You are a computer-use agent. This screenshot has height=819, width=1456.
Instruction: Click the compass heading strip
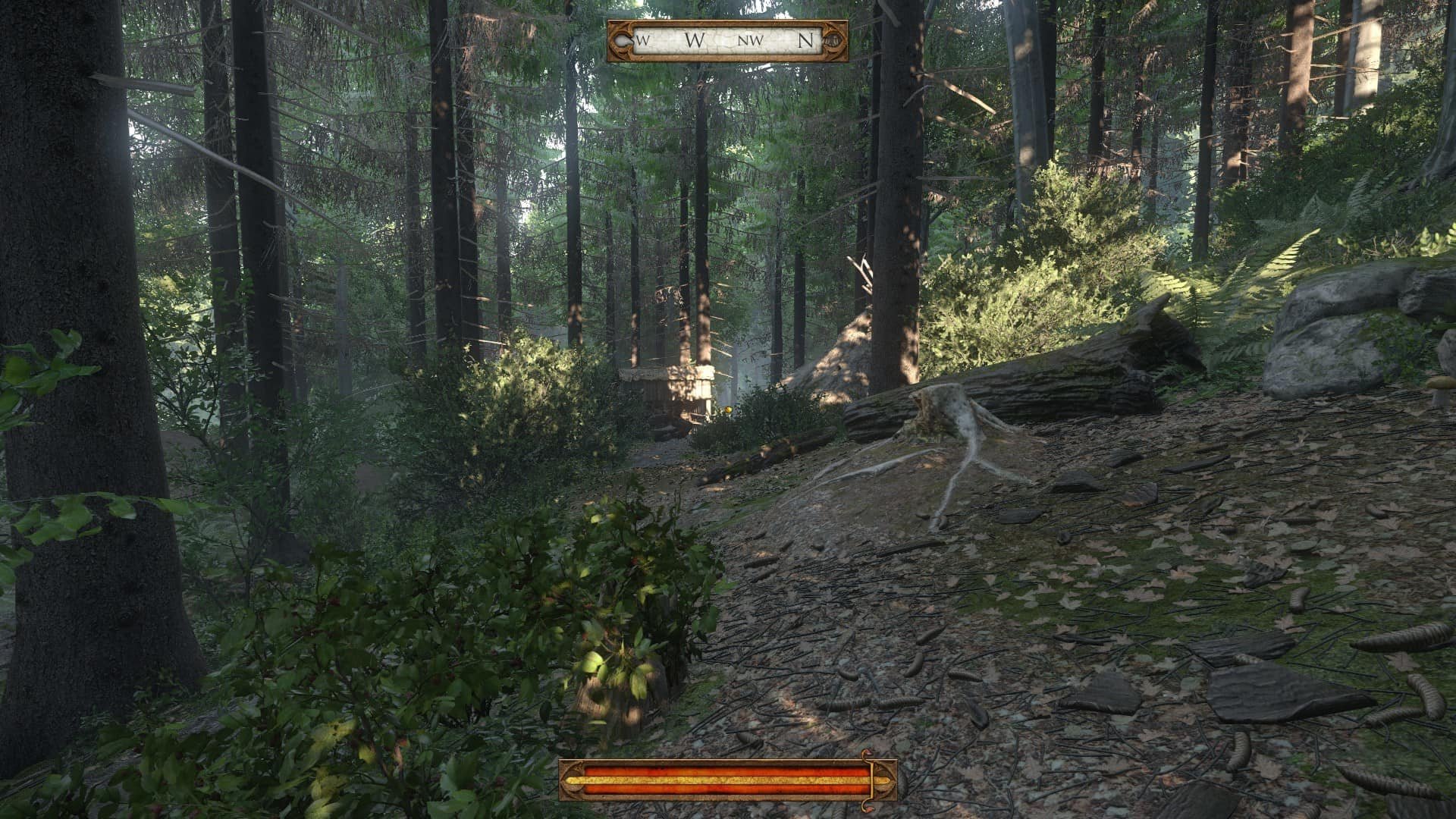726,41
